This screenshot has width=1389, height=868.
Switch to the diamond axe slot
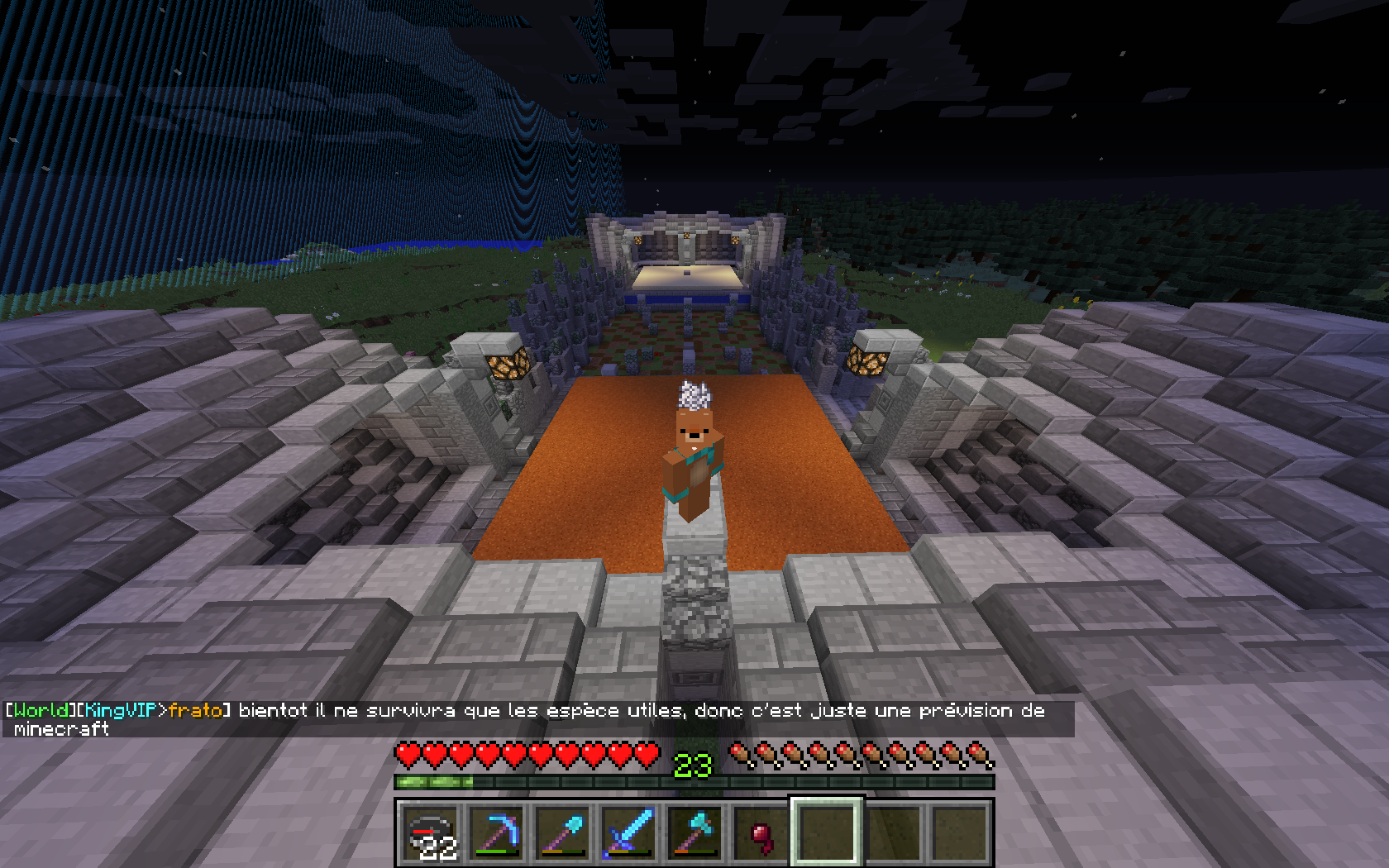[696, 833]
